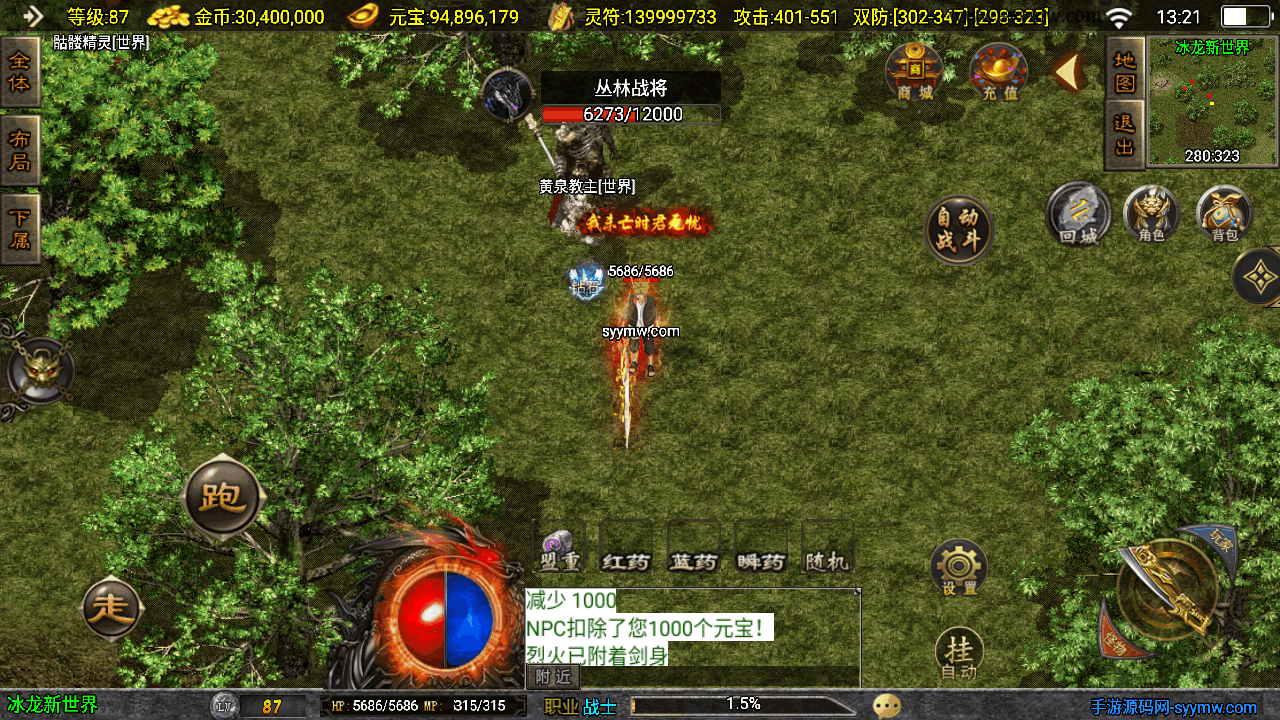Click the 退出 exit button
Image resolution: width=1280 pixels, height=720 pixels.
1125,136
